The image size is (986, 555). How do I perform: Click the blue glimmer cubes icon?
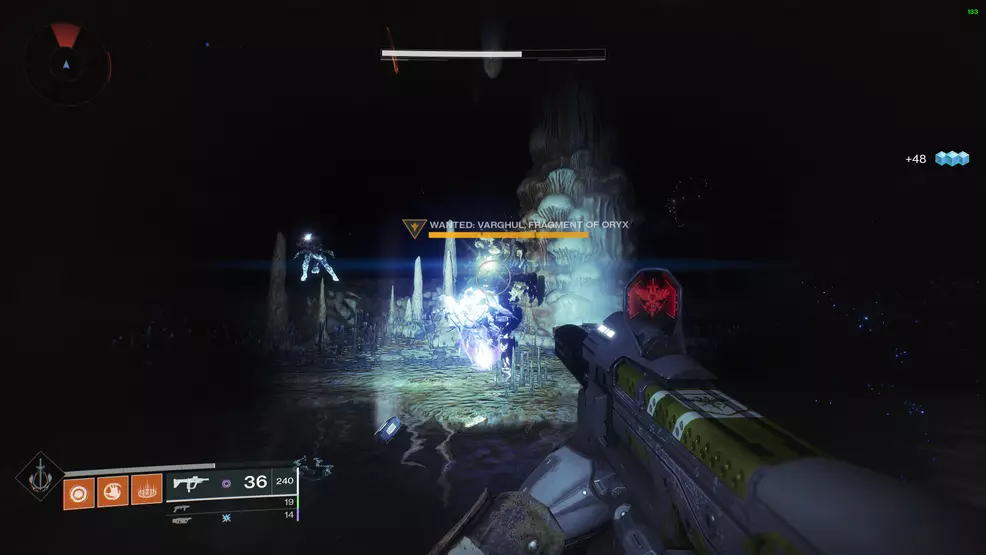952,158
